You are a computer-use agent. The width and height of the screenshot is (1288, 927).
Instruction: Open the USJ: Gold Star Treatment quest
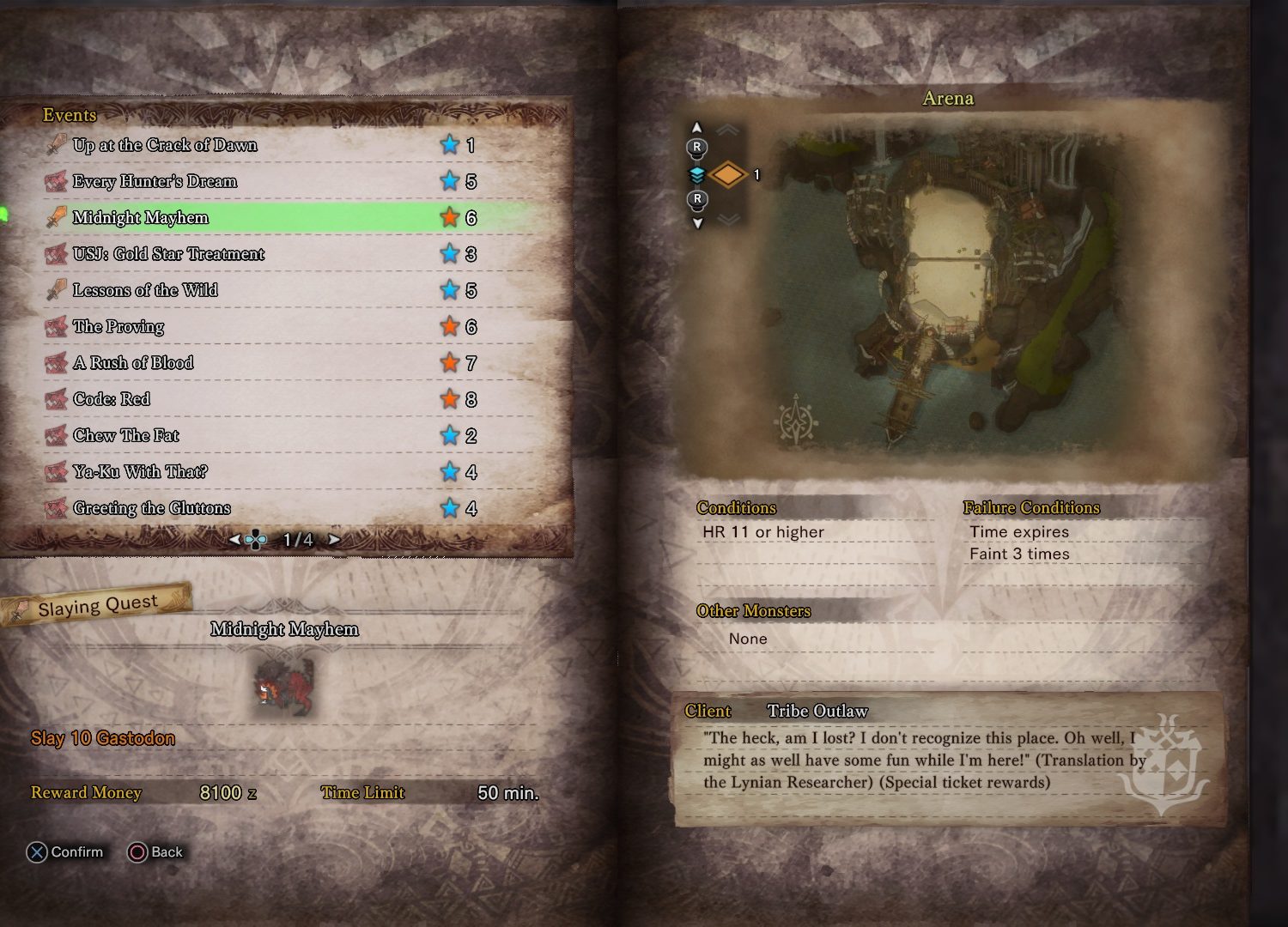(x=168, y=254)
